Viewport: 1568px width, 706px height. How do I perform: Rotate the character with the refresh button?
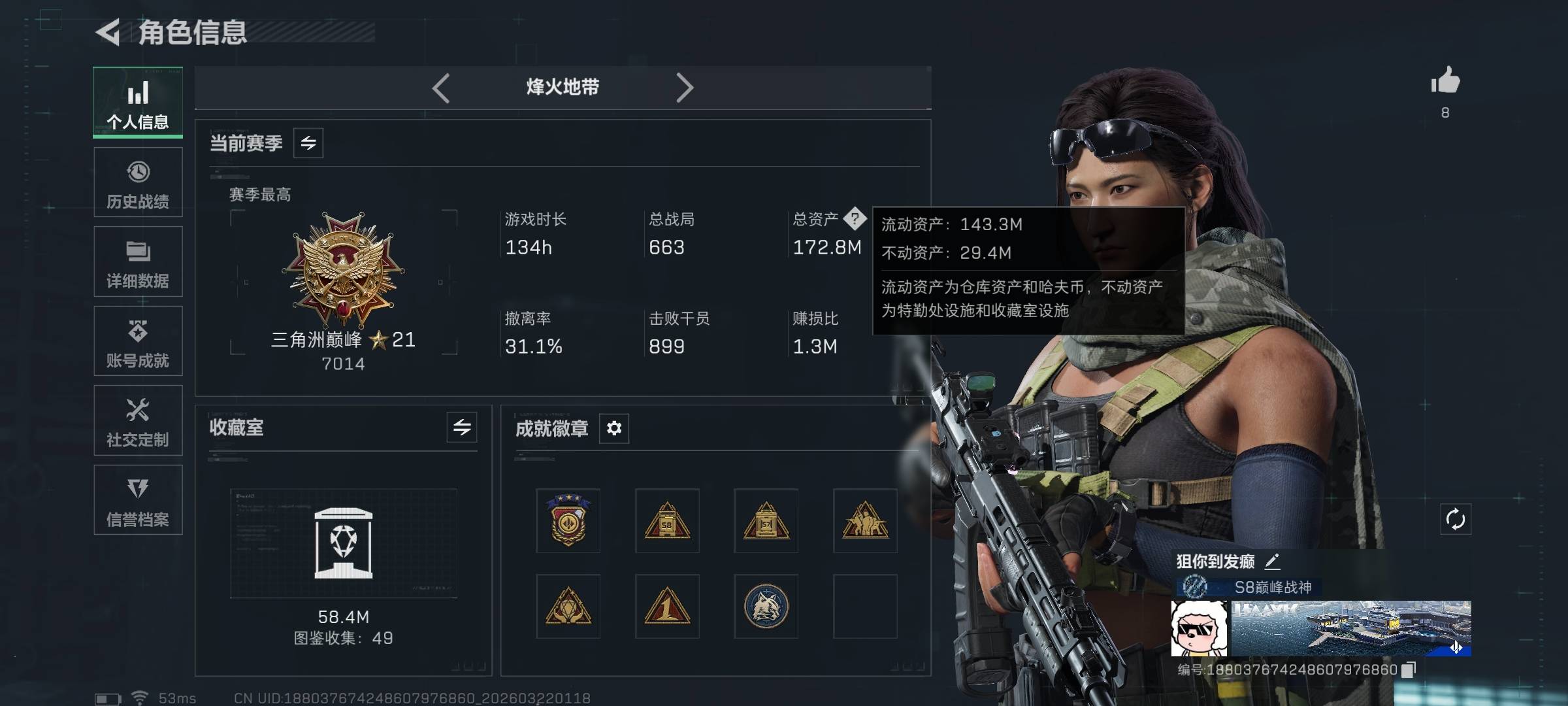[x=1456, y=520]
